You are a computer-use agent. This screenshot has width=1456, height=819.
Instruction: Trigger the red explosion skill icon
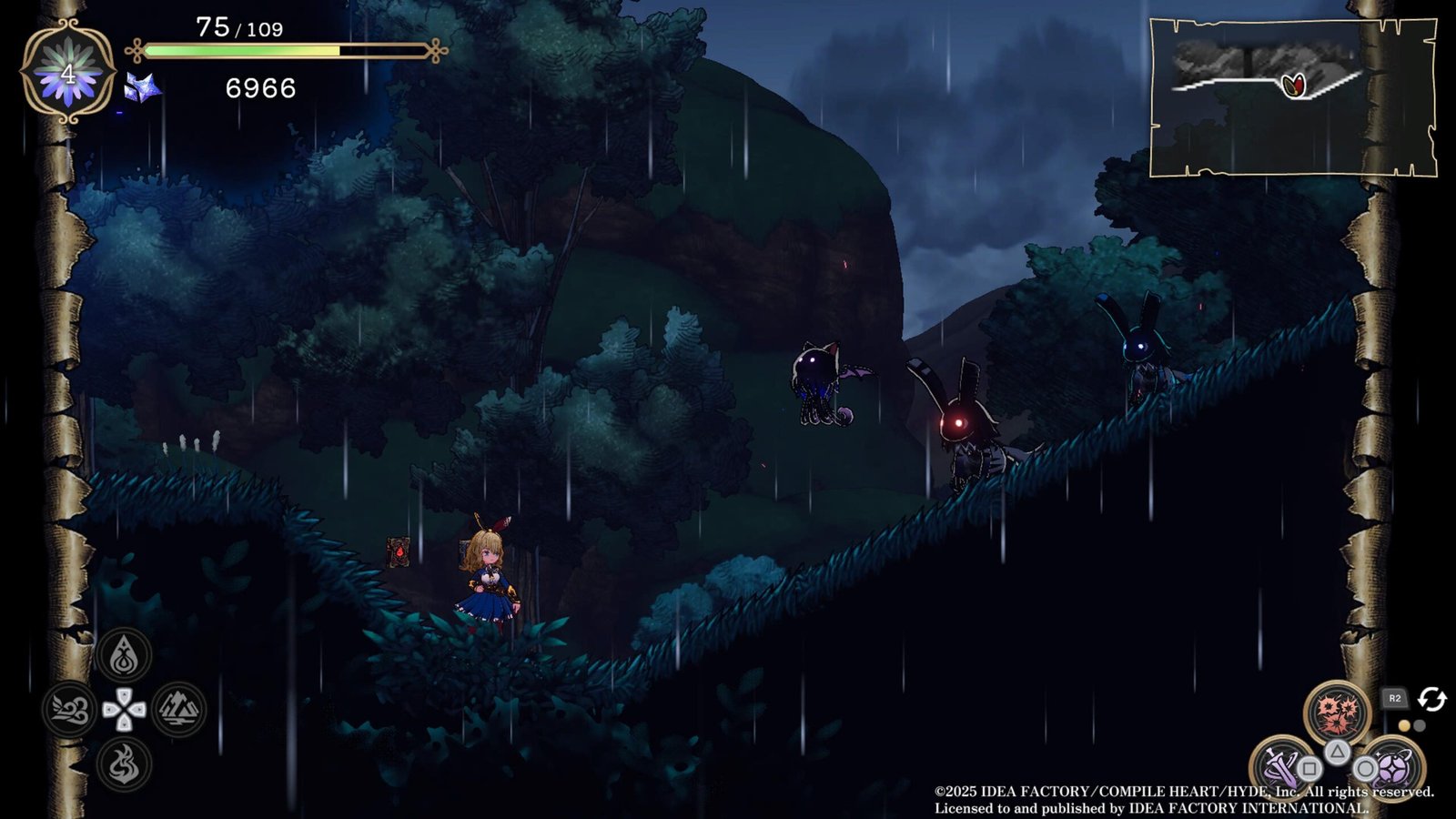(1337, 713)
